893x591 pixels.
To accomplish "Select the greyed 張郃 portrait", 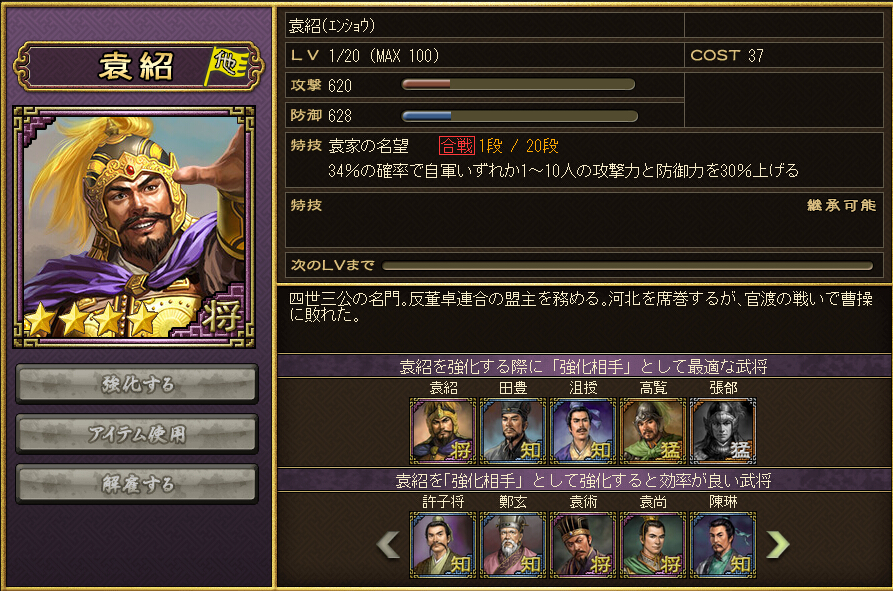I will pyautogui.click(x=723, y=431).
